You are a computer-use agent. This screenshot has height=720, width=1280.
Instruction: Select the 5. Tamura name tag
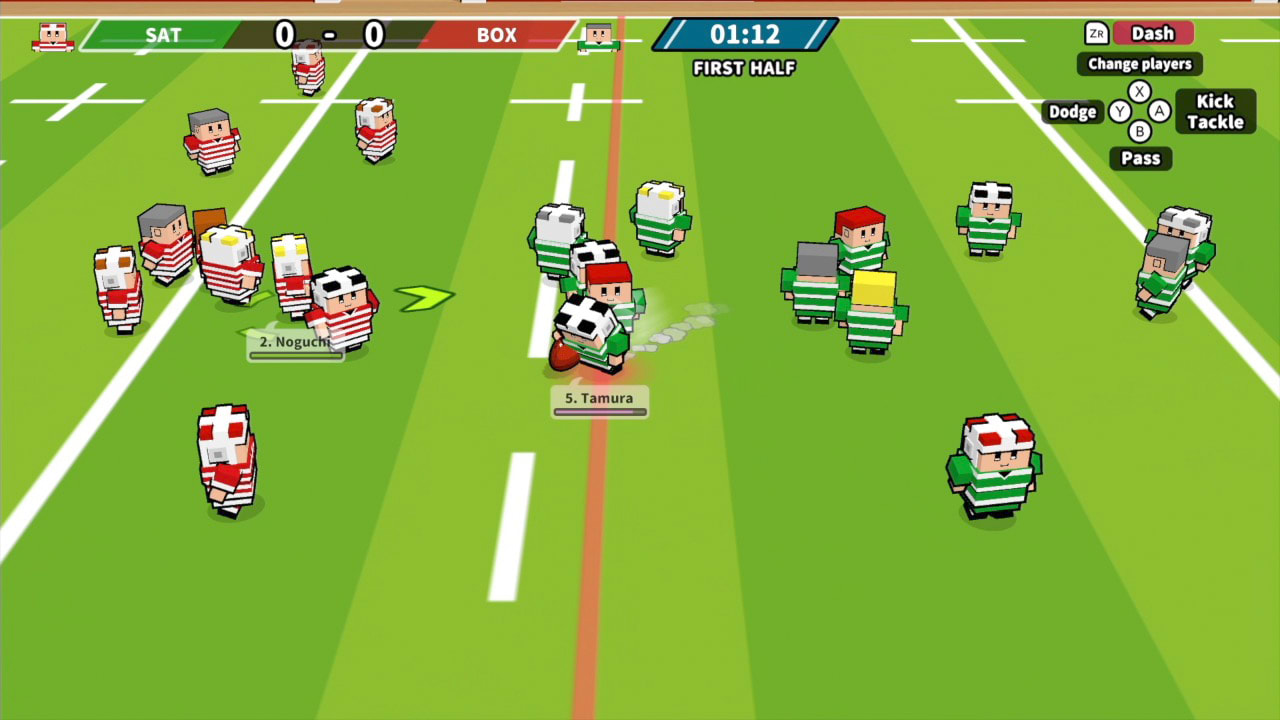pyautogui.click(x=600, y=398)
